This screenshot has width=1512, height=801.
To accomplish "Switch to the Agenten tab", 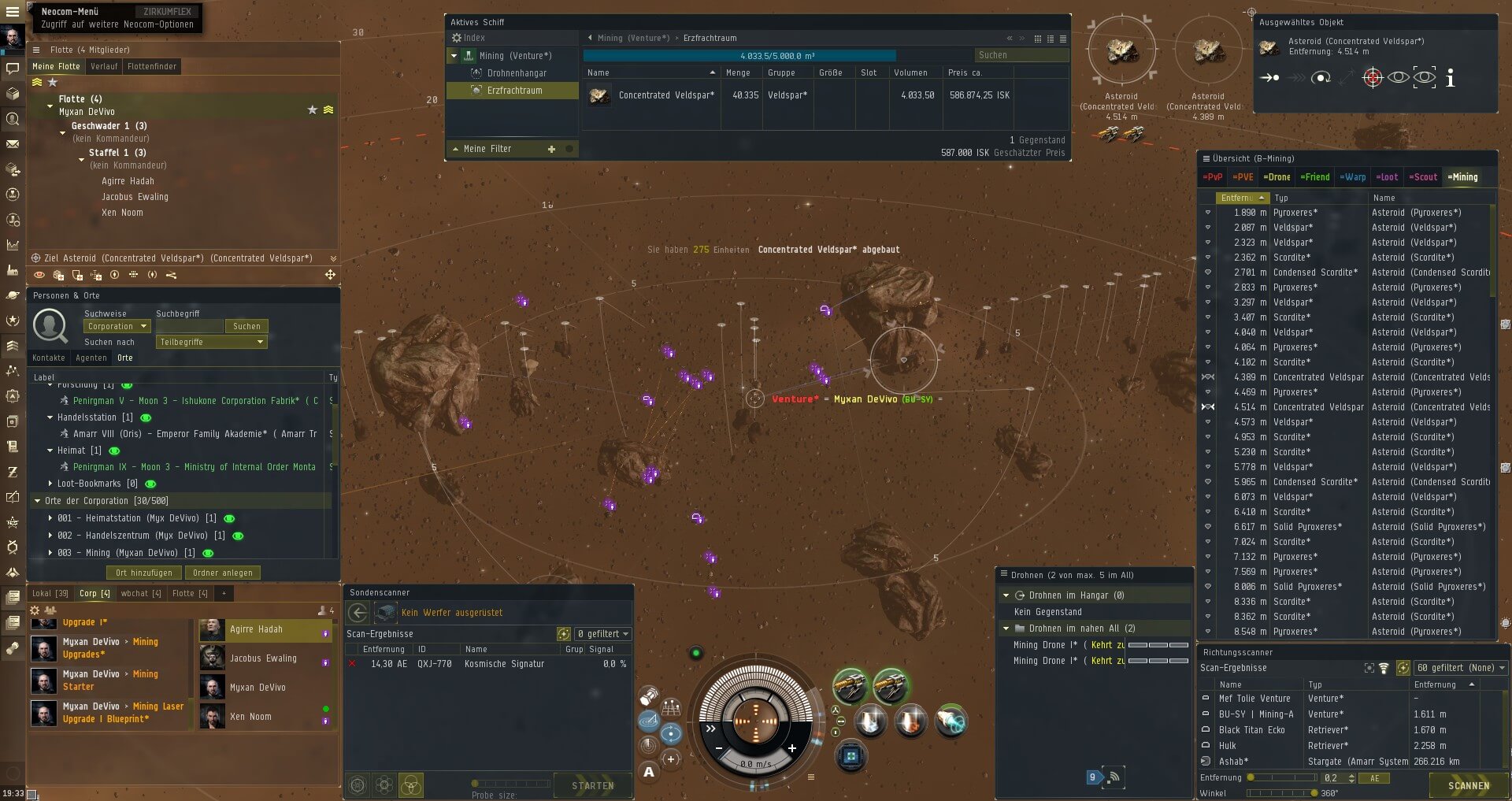I will (91, 358).
